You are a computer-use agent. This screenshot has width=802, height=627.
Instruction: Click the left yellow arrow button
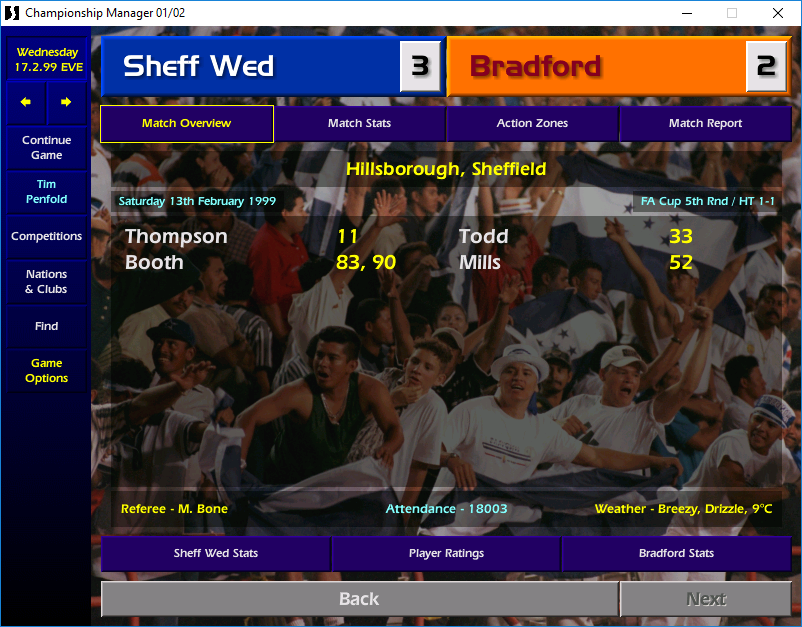tap(26, 102)
